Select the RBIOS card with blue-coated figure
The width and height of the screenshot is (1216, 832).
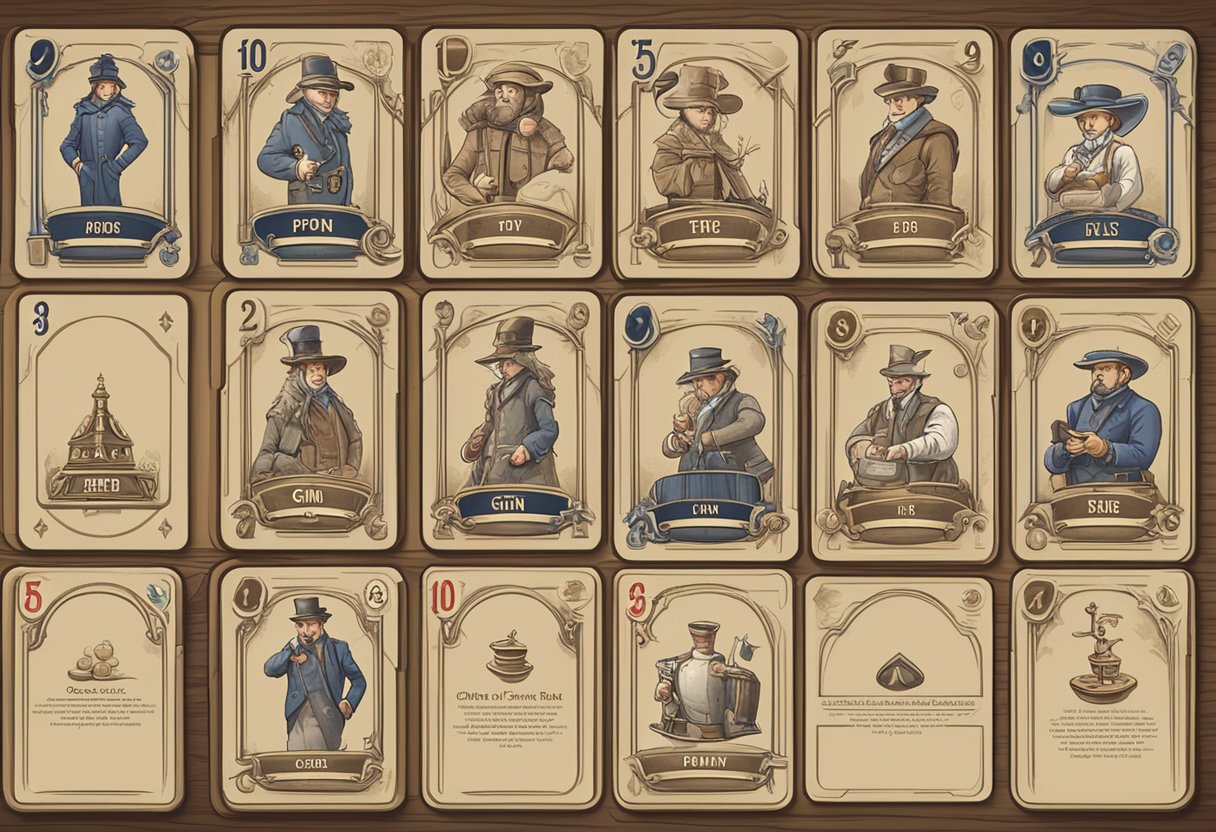point(103,152)
